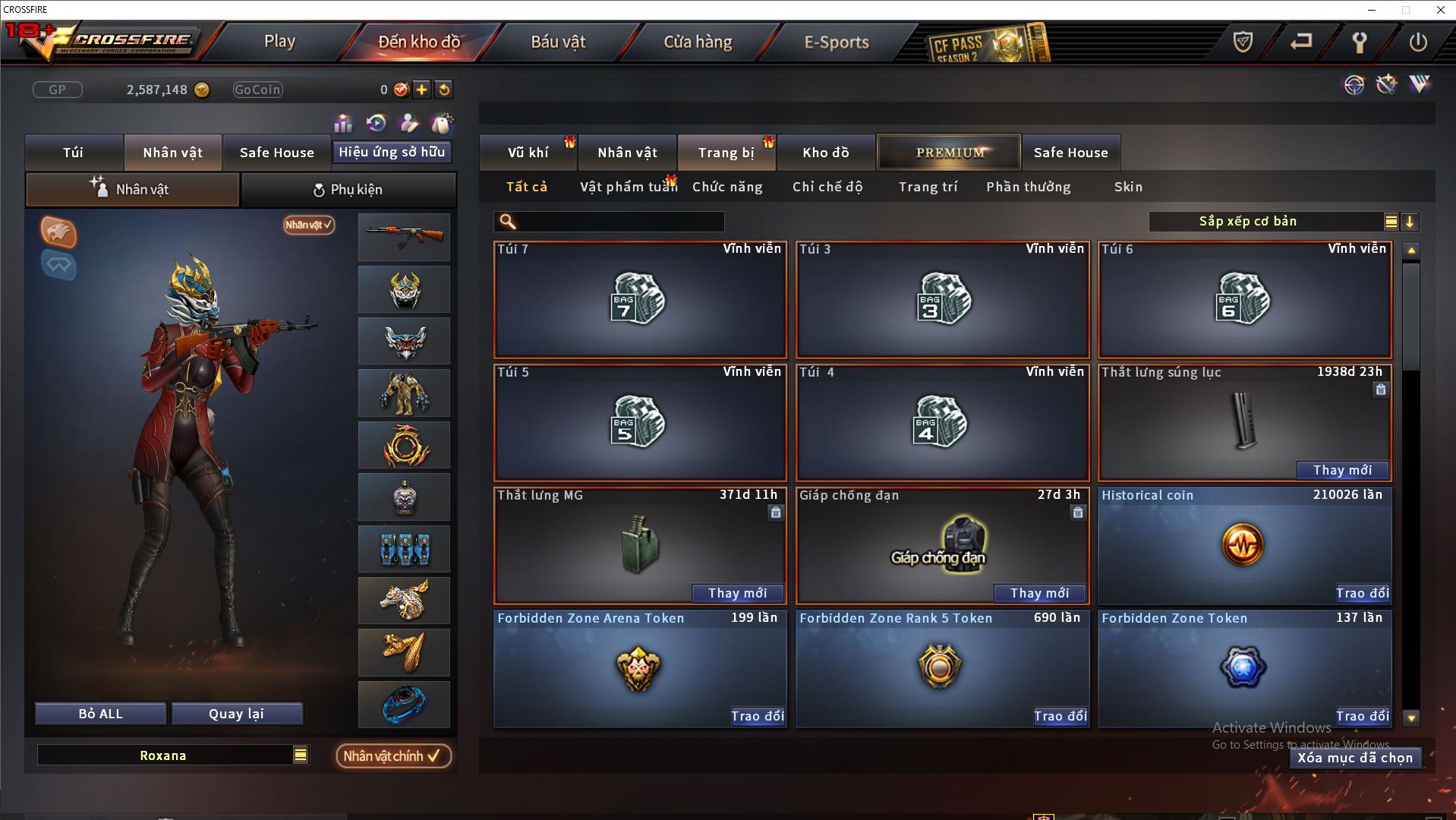Open the Báu vật menu
1456x820 pixels.
558,42
